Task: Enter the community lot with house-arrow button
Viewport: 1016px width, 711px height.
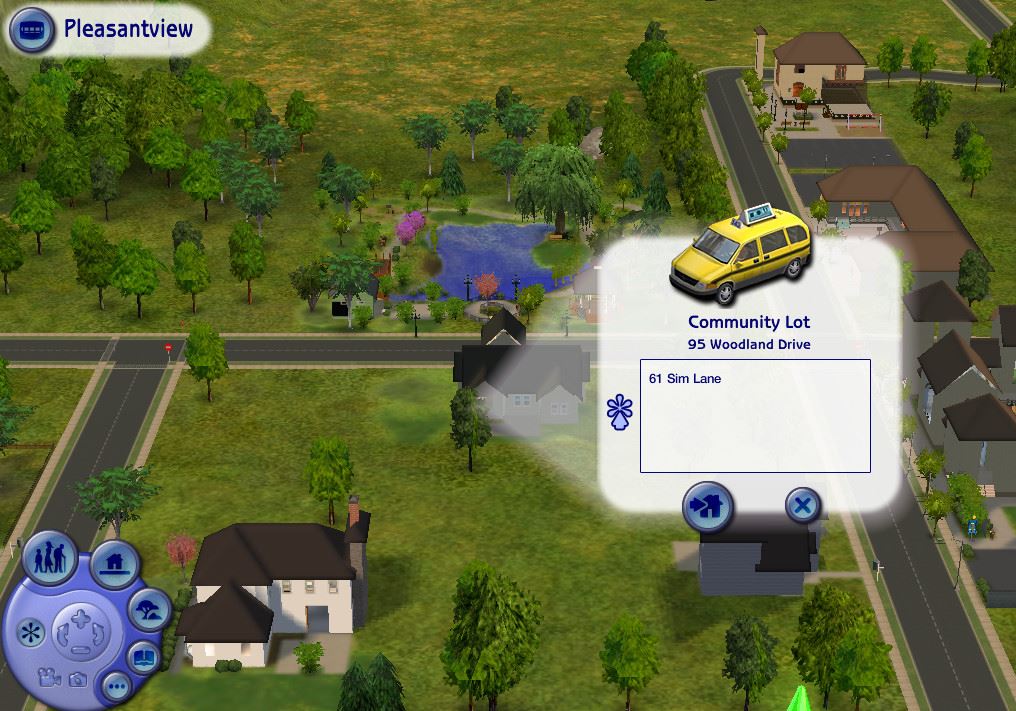Action: (708, 506)
